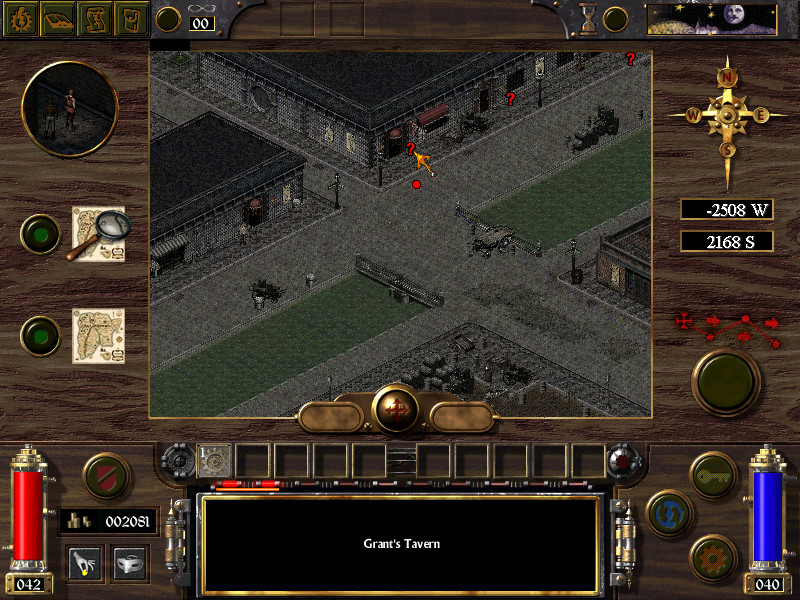The height and width of the screenshot is (600, 800).
Task: Open the orange gear options button
Action: [x=713, y=555]
